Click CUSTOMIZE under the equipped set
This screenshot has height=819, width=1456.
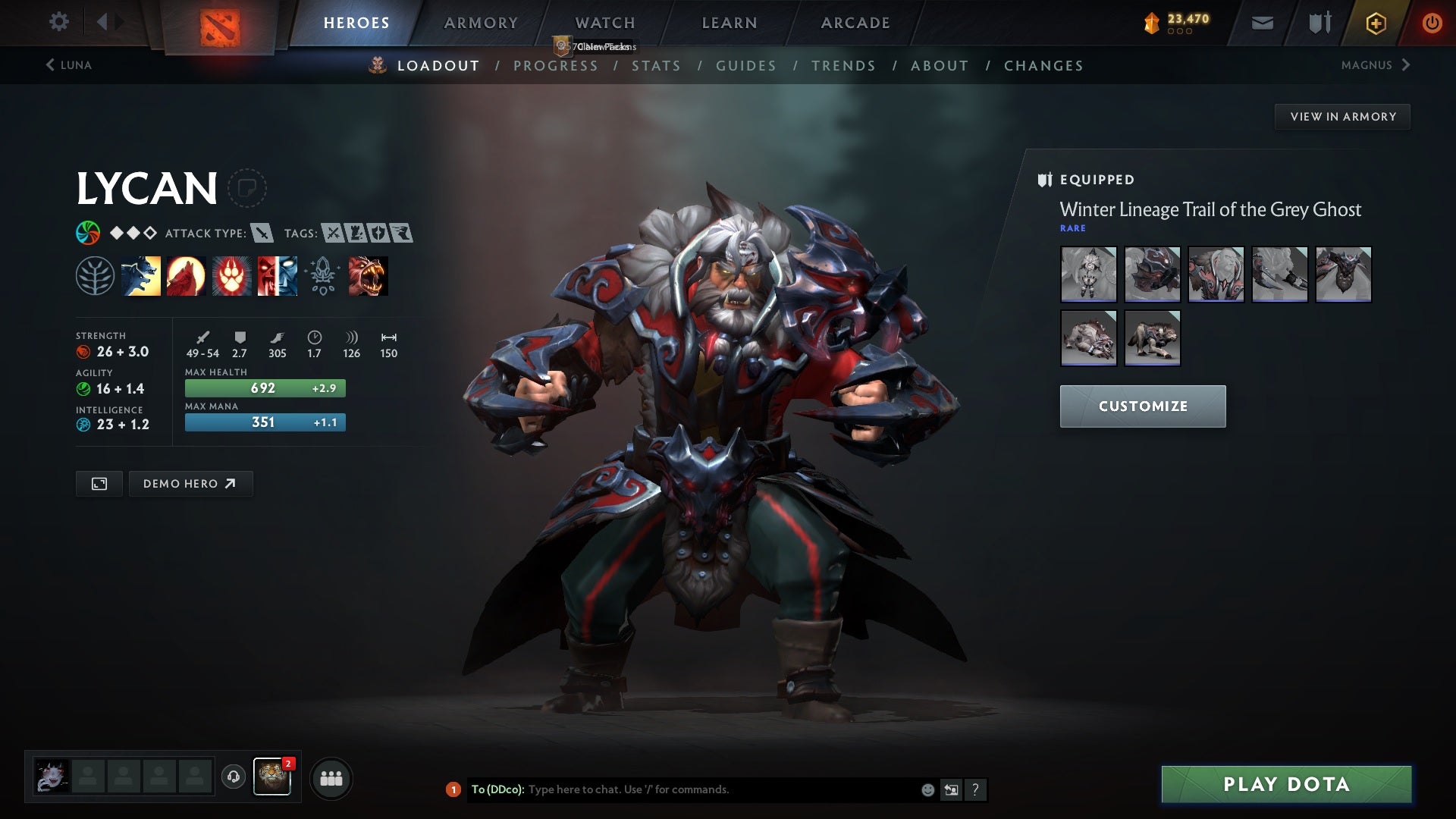tap(1142, 406)
